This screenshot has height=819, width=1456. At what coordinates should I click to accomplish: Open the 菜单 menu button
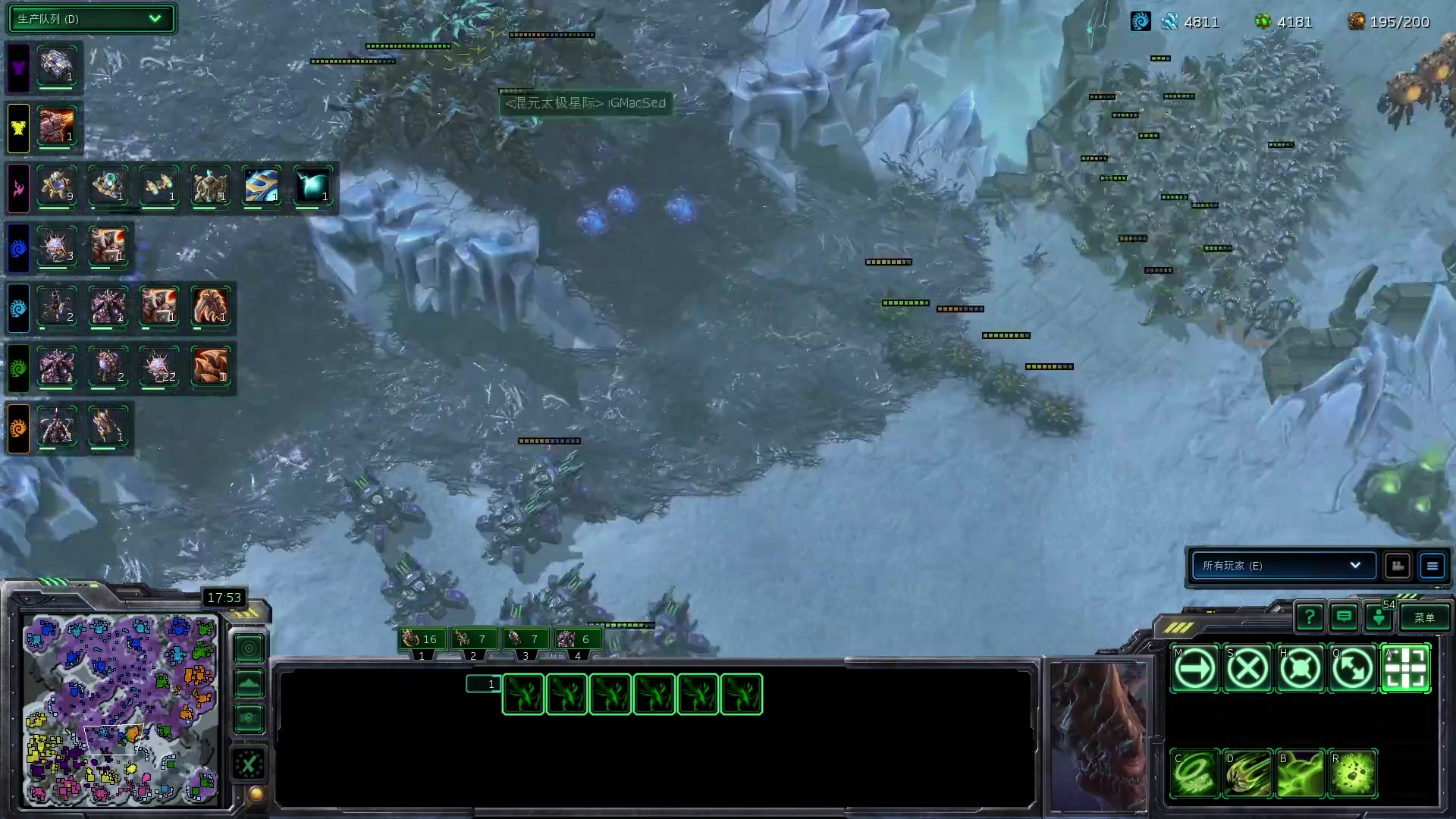pyautogui.click(x=1424, y=618)
